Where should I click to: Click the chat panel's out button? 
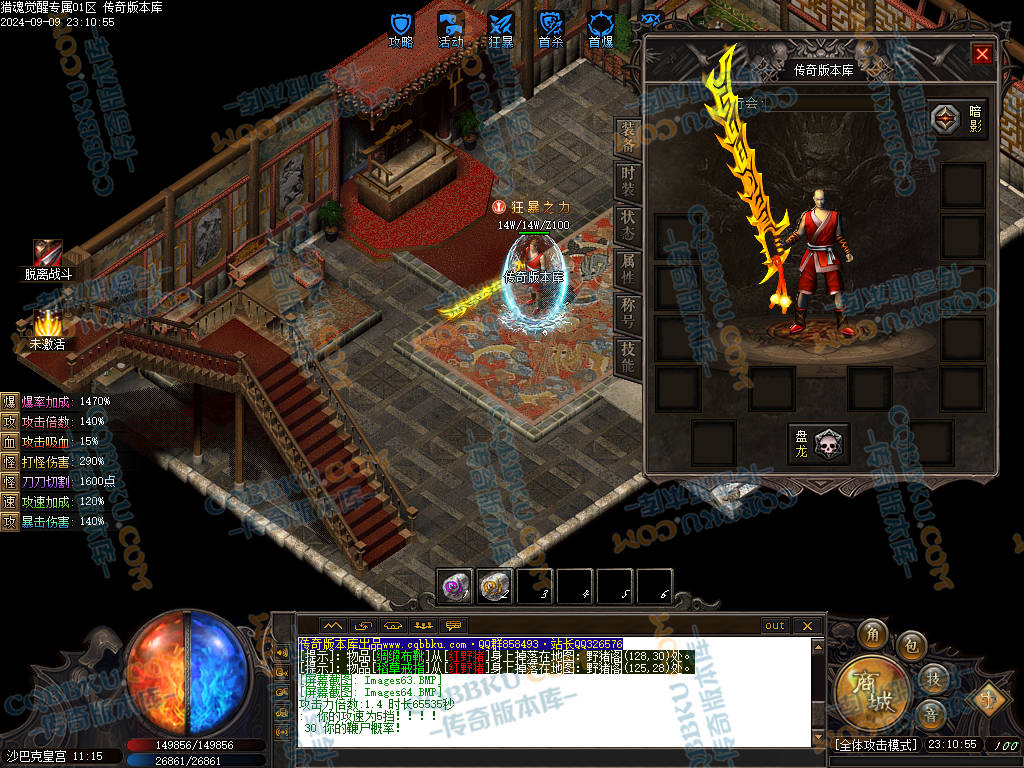click(x=775, y=626)
